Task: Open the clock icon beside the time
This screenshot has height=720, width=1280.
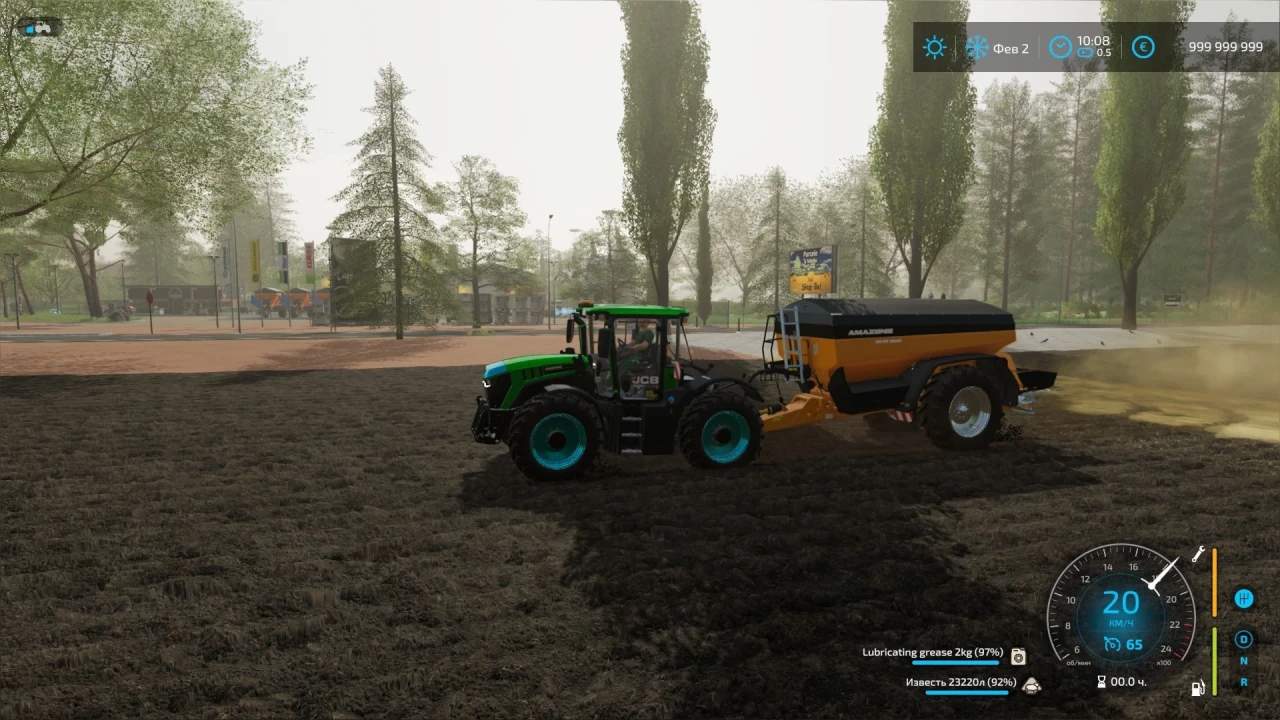Action: pos(1060,46)
